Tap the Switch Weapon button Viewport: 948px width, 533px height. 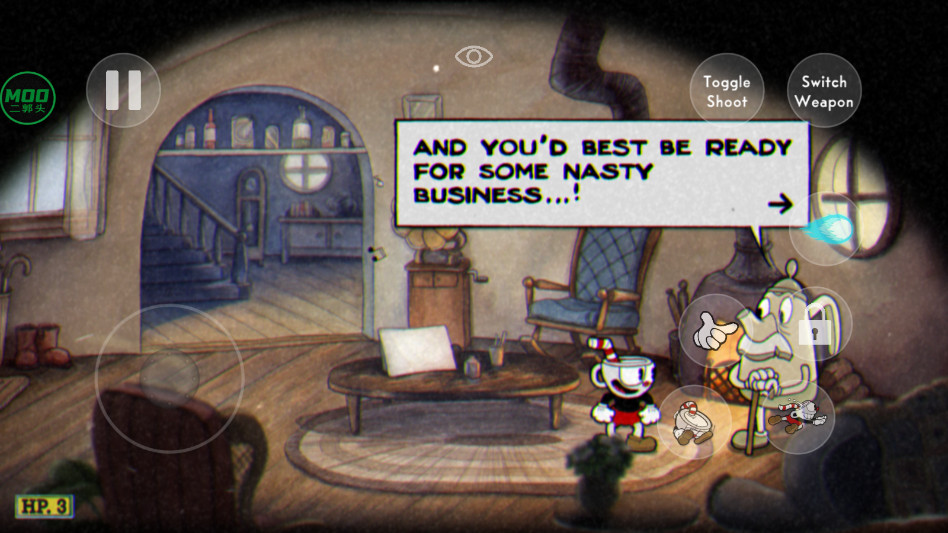824,91
